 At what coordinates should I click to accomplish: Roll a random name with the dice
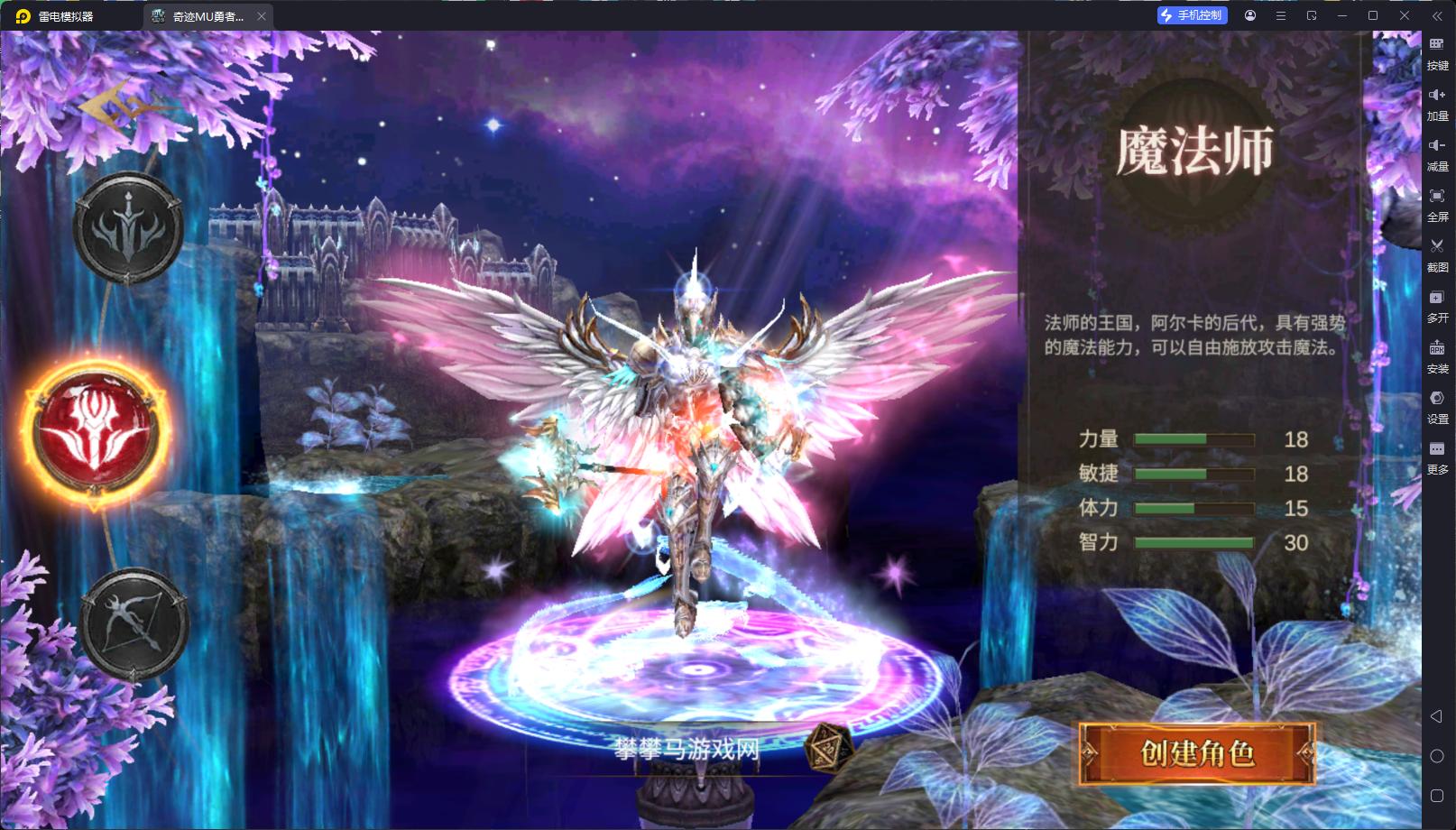(825, 747)
